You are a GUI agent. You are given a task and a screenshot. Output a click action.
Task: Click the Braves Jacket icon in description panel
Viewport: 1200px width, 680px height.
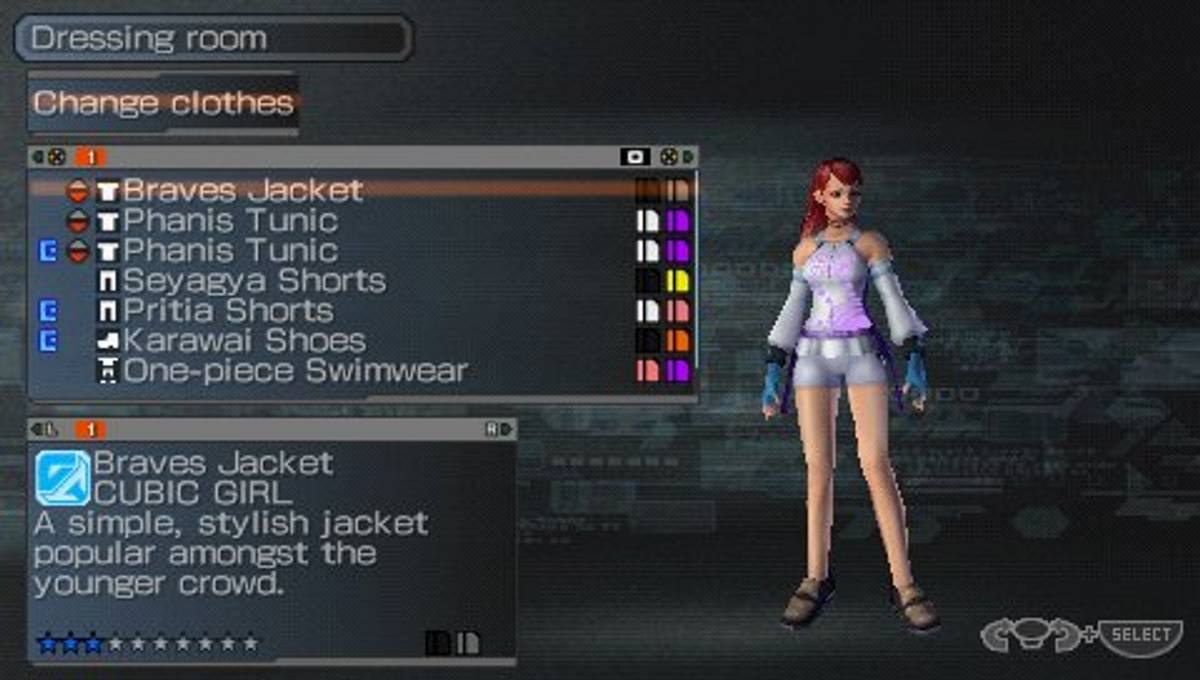tap(62, 477)
